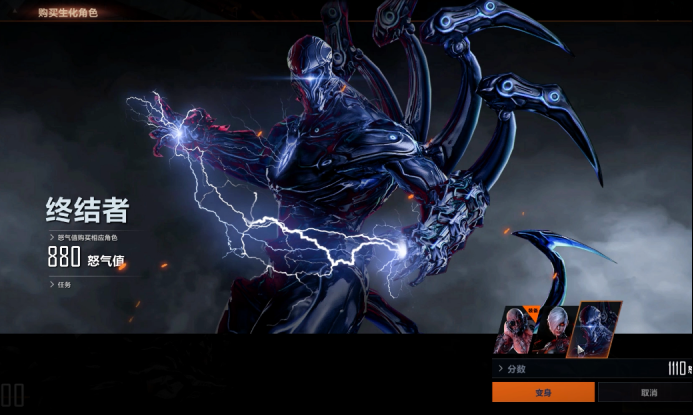This screenshot has height=415, width=693.
Task: Cancel the purchase with 取消
Action: (x=648, y=392)
